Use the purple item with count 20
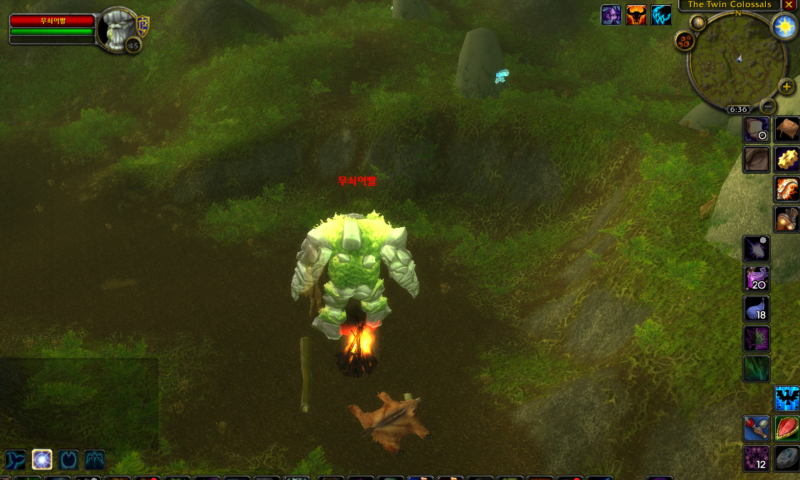 (756, 278)
